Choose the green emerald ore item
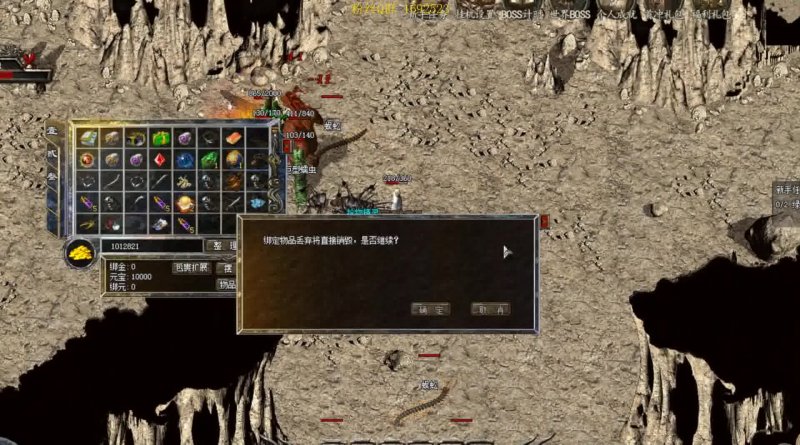 pyautogui.click(x=208, y=160)
